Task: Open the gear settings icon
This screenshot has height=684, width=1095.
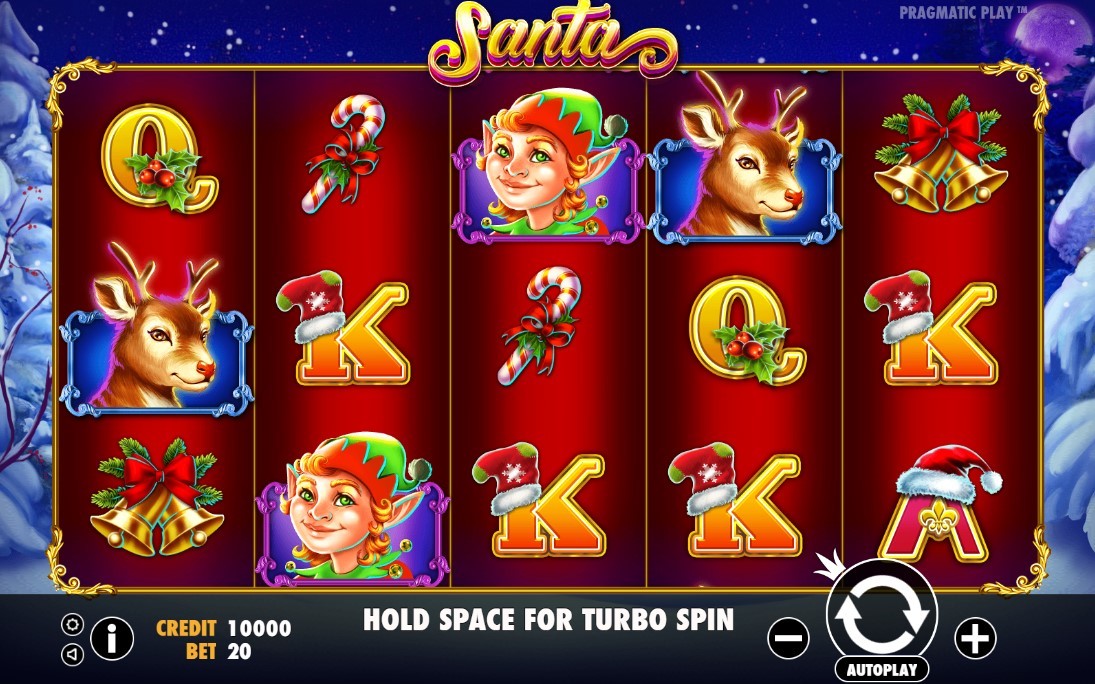Action: [72, 625]
